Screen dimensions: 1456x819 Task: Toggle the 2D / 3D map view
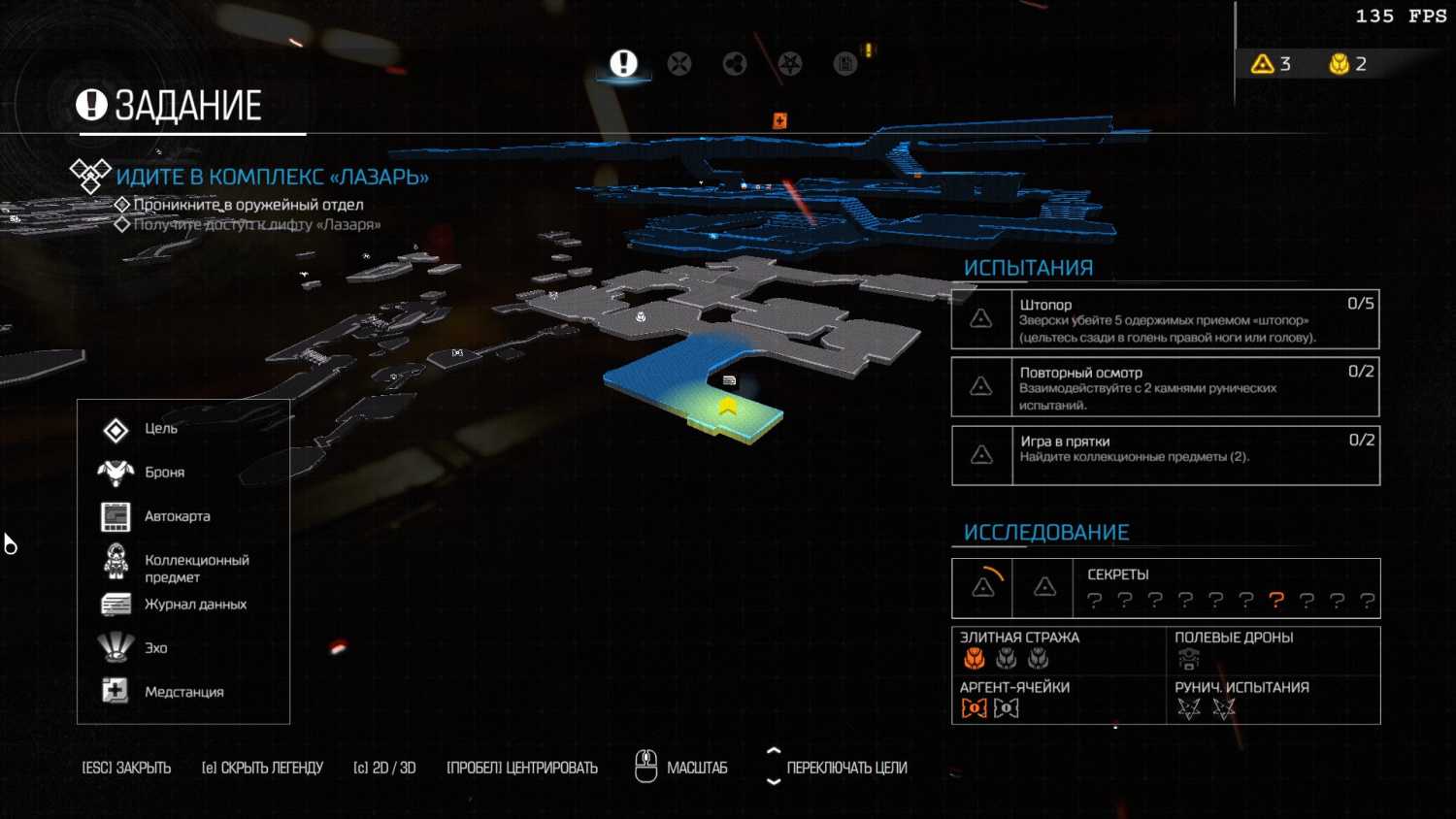click(x=384, y=768)
